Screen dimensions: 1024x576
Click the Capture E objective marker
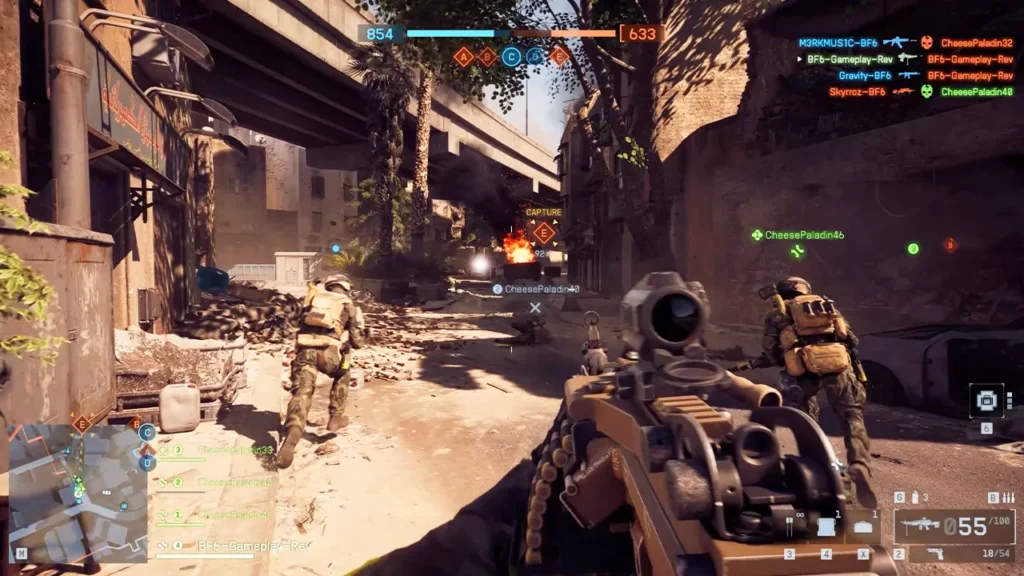pyautogui.click(x=544, y=232)
